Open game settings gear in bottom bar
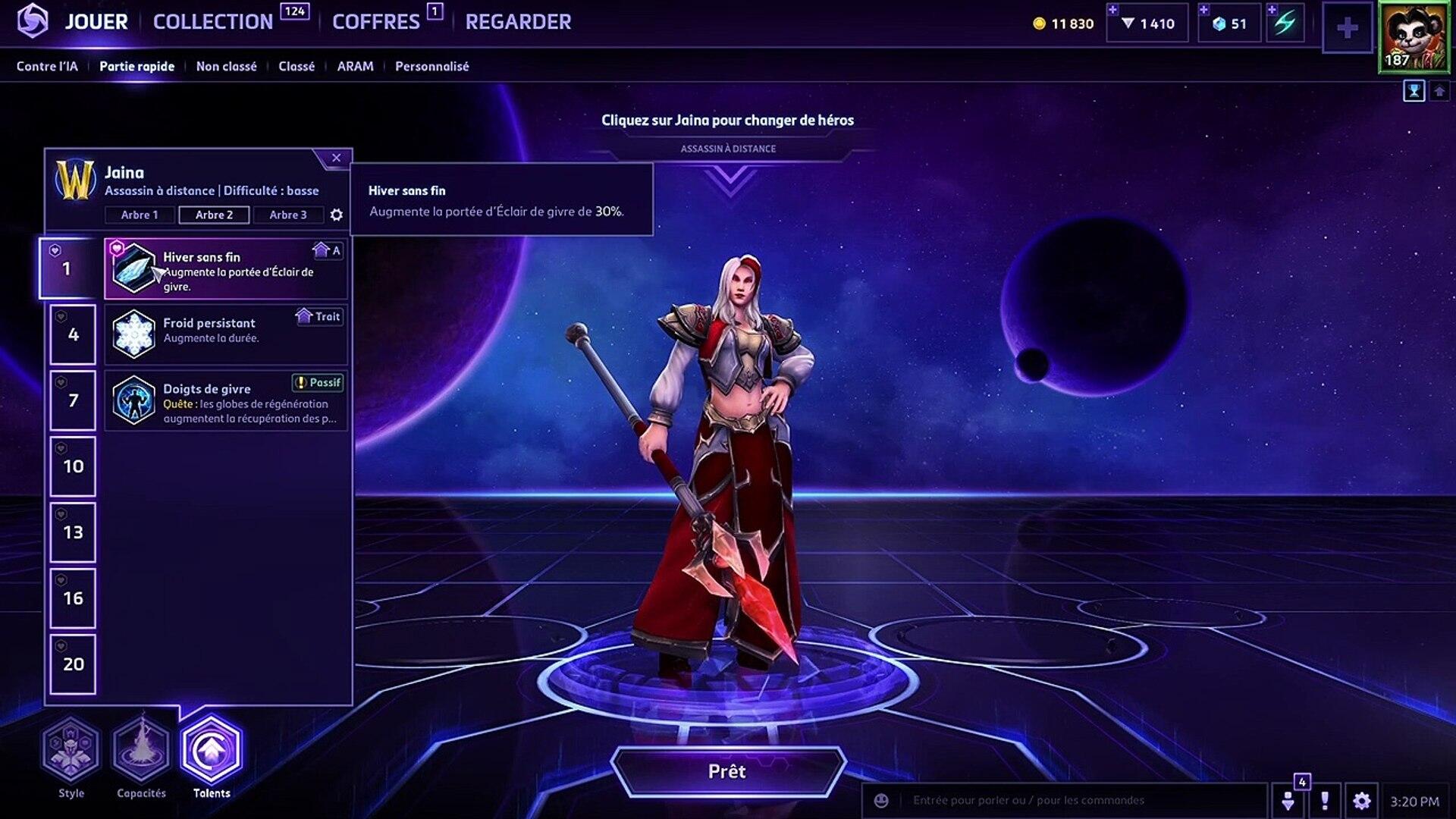The image size is (1456, 819). coord(1361,801)
